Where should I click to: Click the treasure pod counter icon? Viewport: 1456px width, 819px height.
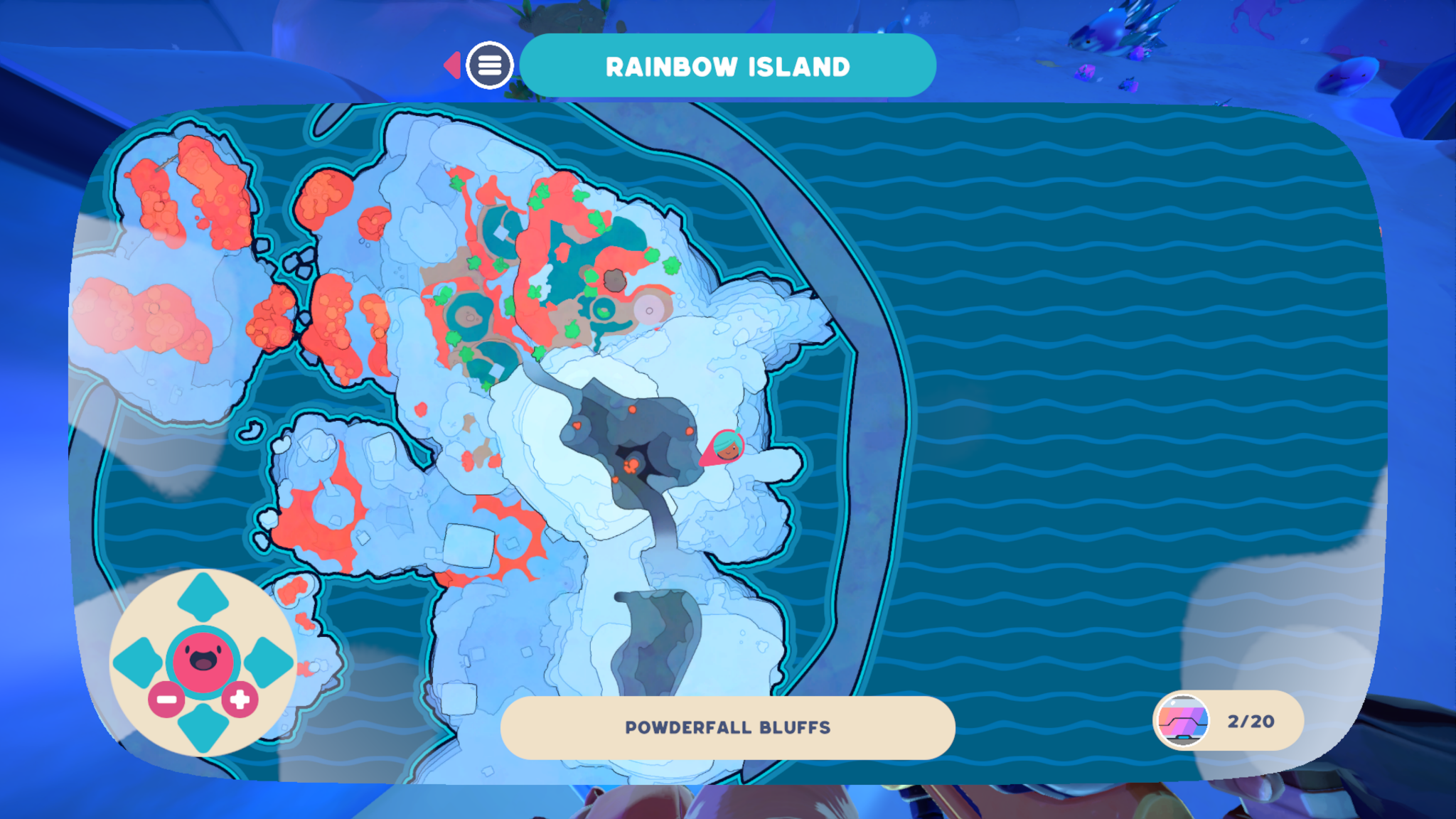[x=1183, y=721]
